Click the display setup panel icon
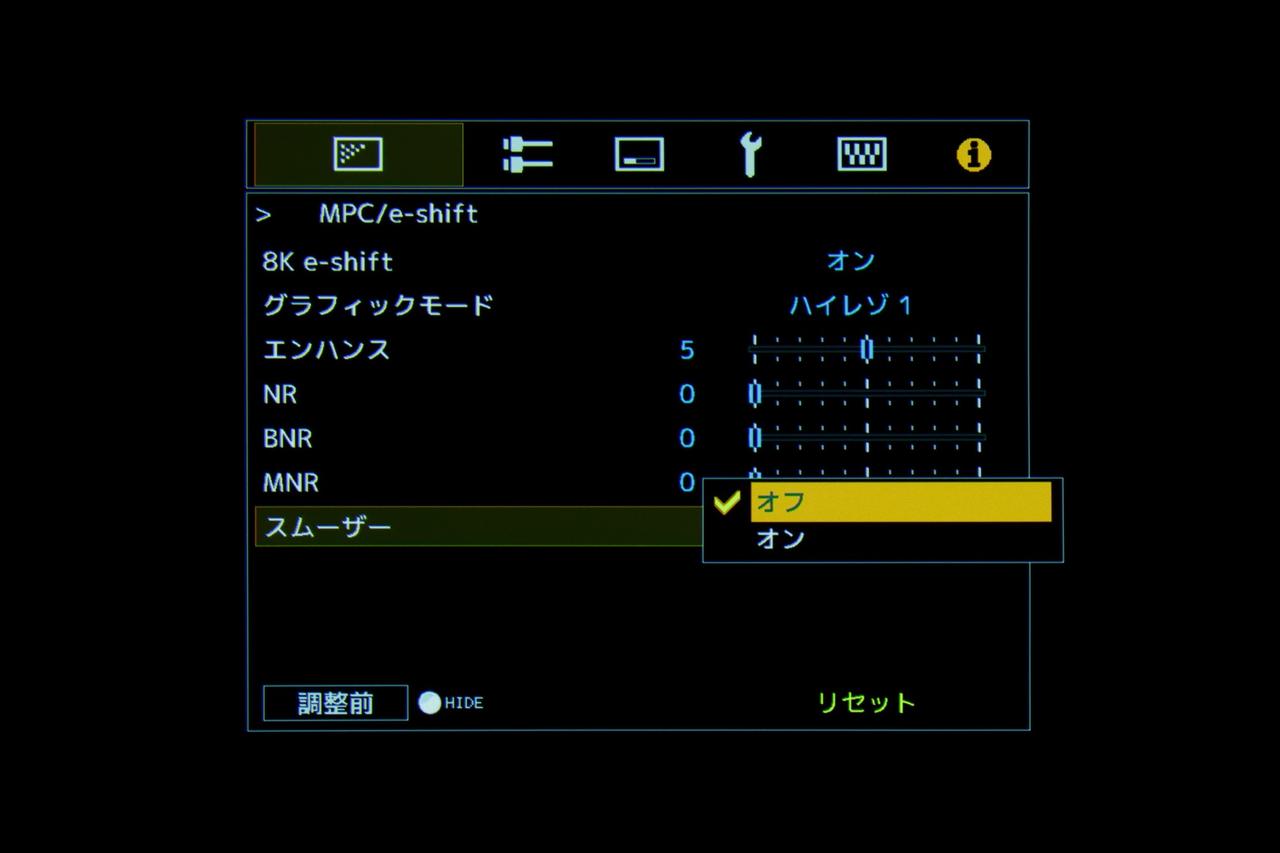 (640, 153)
